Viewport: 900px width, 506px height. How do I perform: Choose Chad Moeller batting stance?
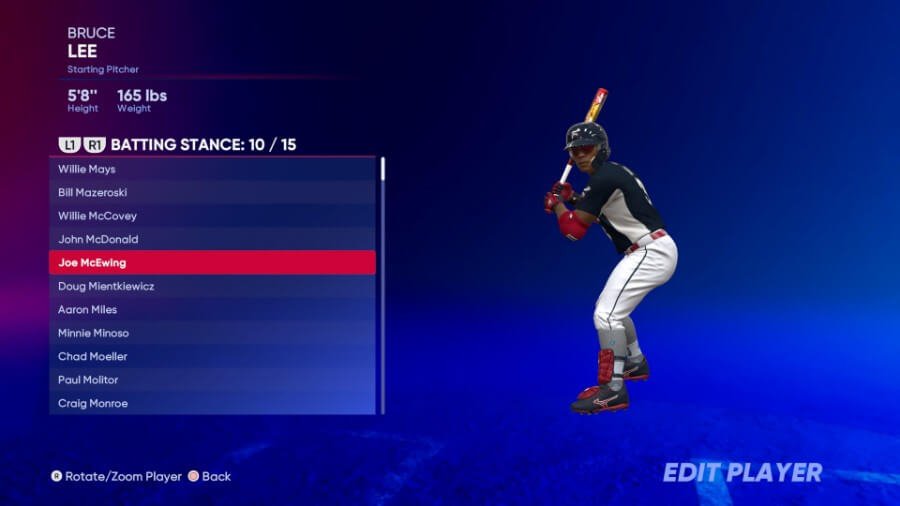click(x=212, y=356)
